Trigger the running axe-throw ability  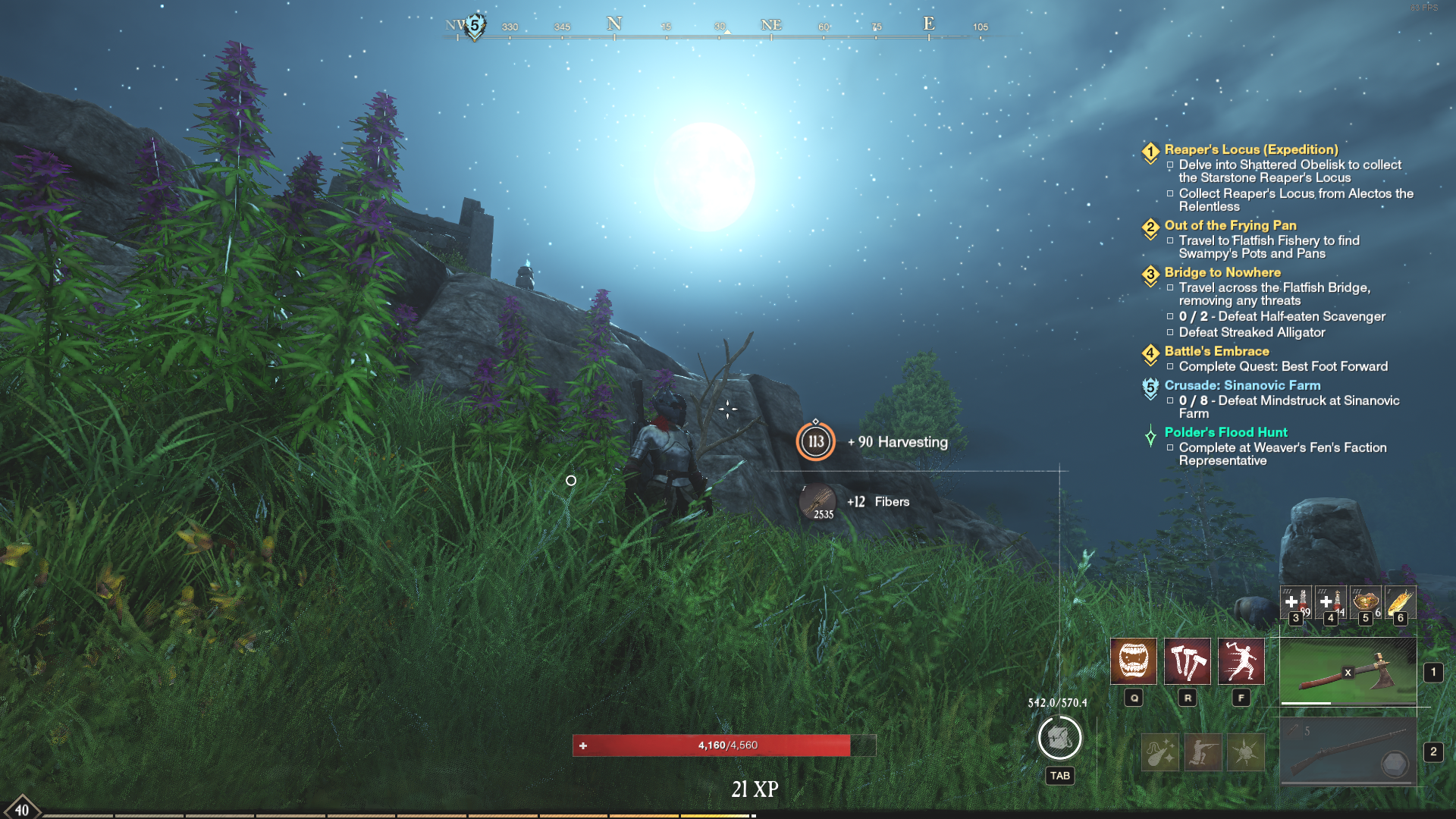coord(1241,661)
